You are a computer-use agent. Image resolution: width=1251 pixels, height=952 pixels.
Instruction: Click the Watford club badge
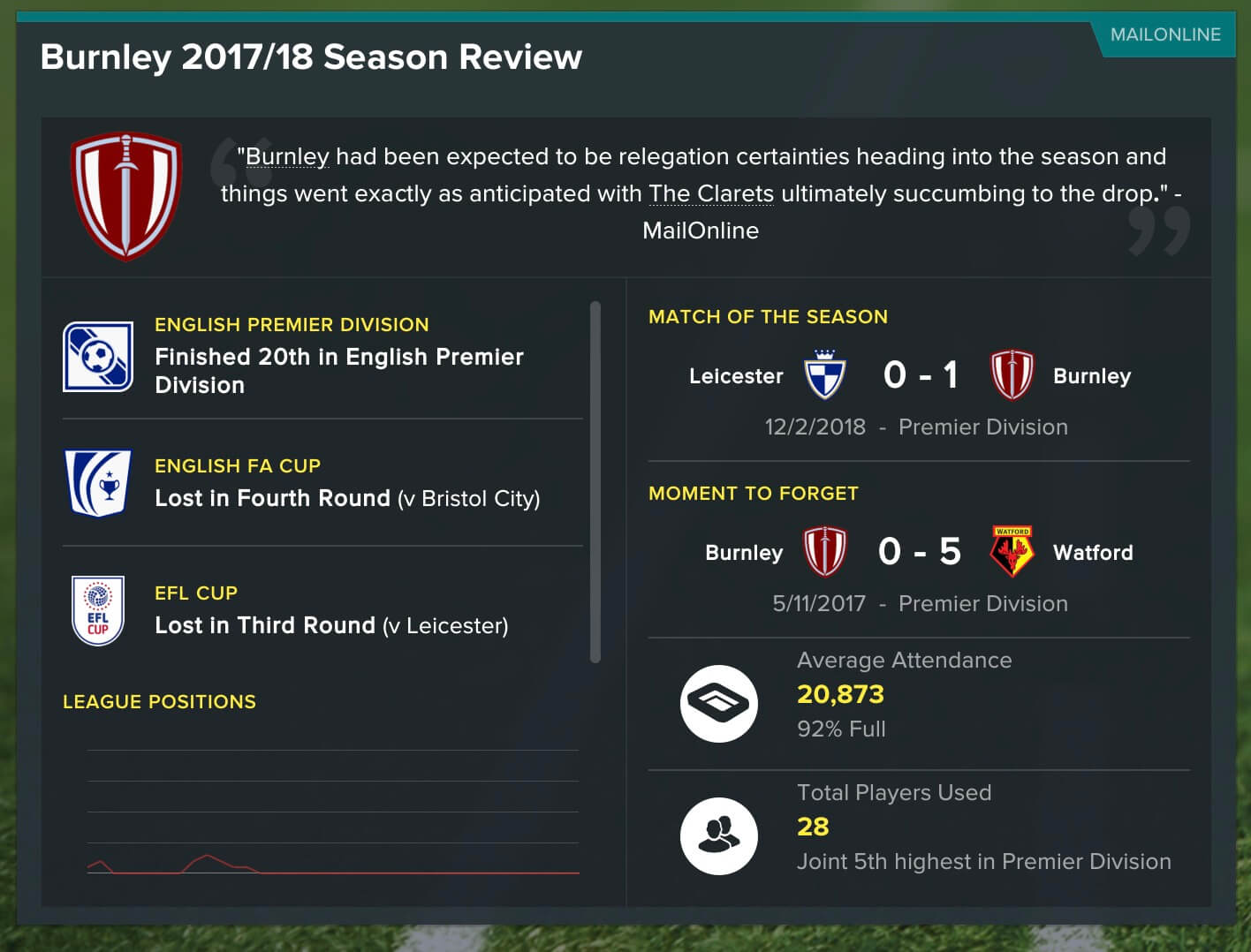click(x=1012, y=552)
